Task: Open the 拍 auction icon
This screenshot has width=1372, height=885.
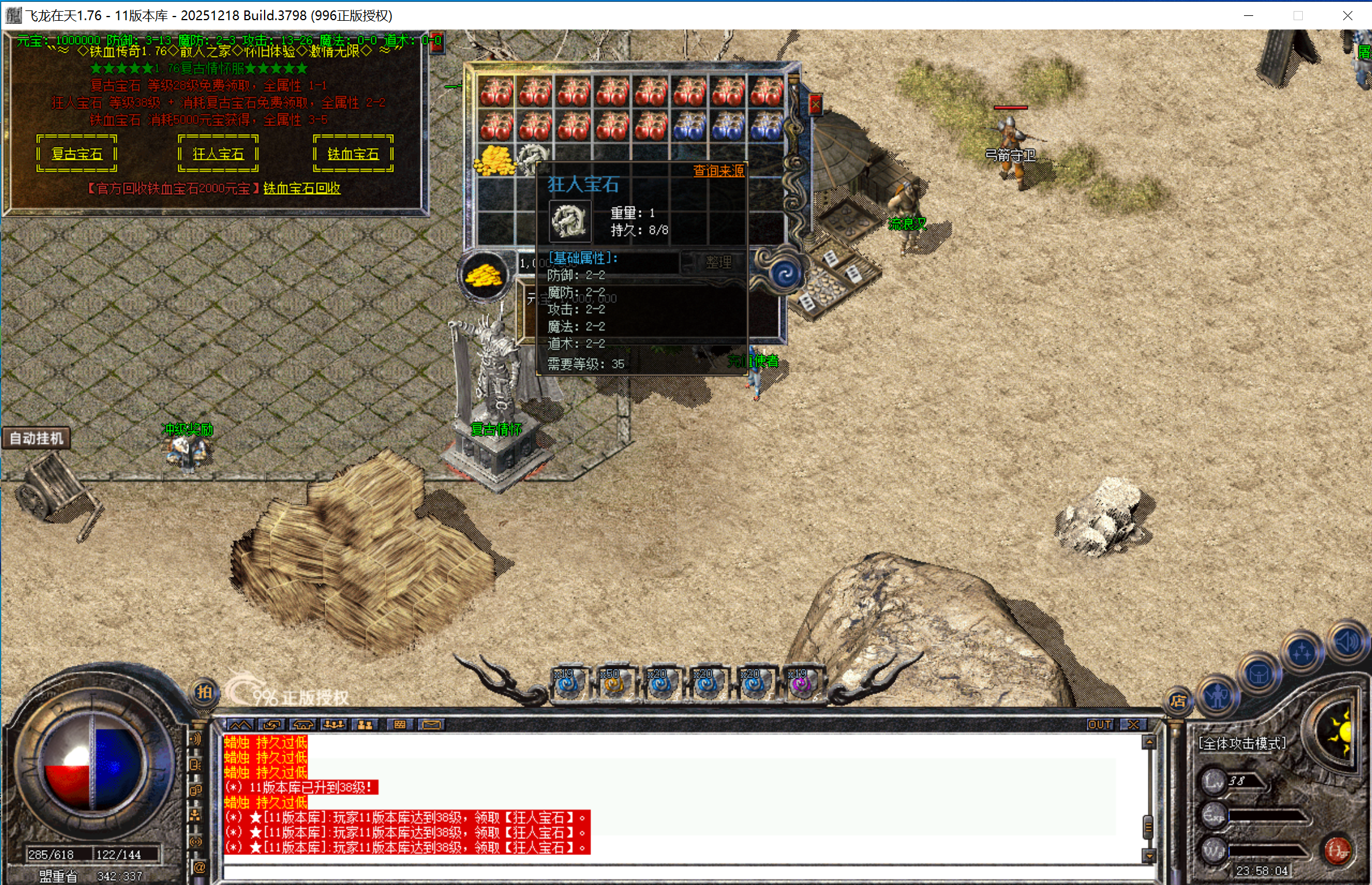Action: (204, 693)
